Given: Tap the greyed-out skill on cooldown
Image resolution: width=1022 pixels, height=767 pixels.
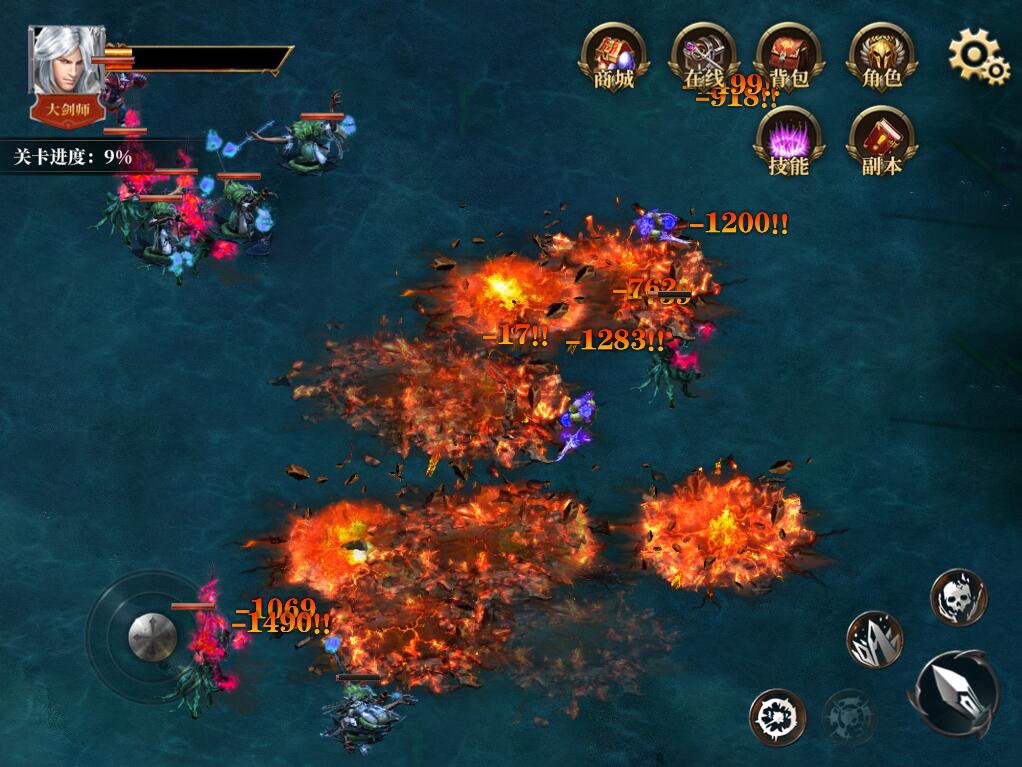Looking at the screenshot, I should coord(849,716).
